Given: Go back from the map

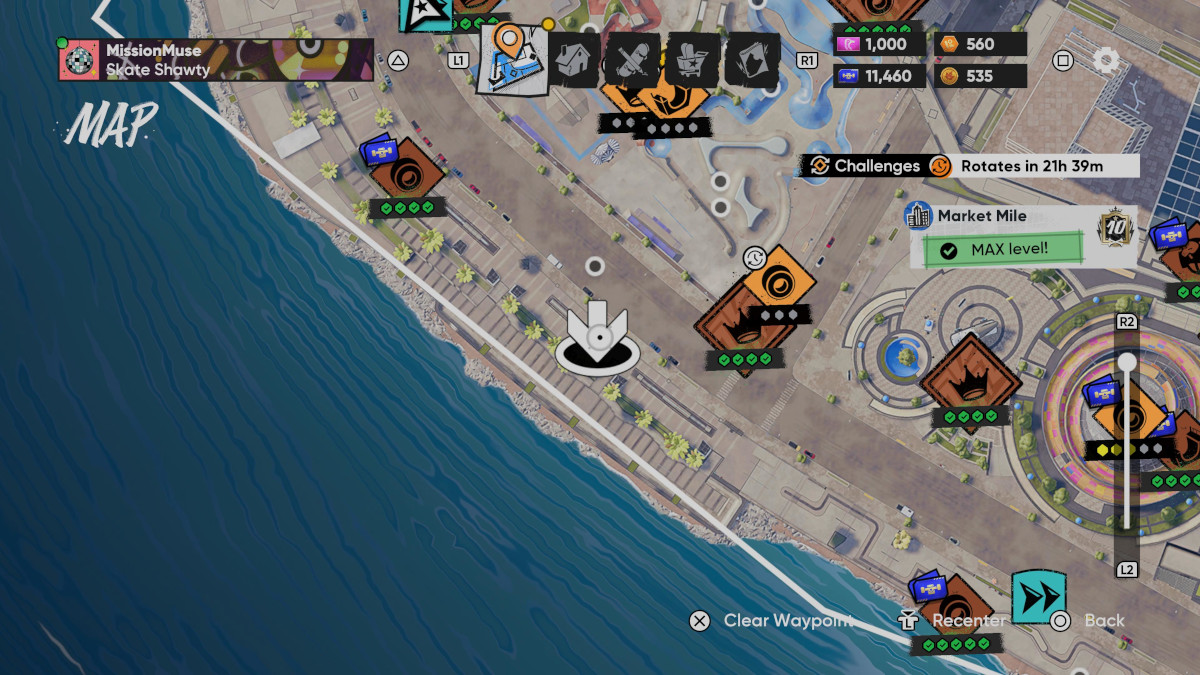Looking at the screenshot, I should pos(1091,621).
